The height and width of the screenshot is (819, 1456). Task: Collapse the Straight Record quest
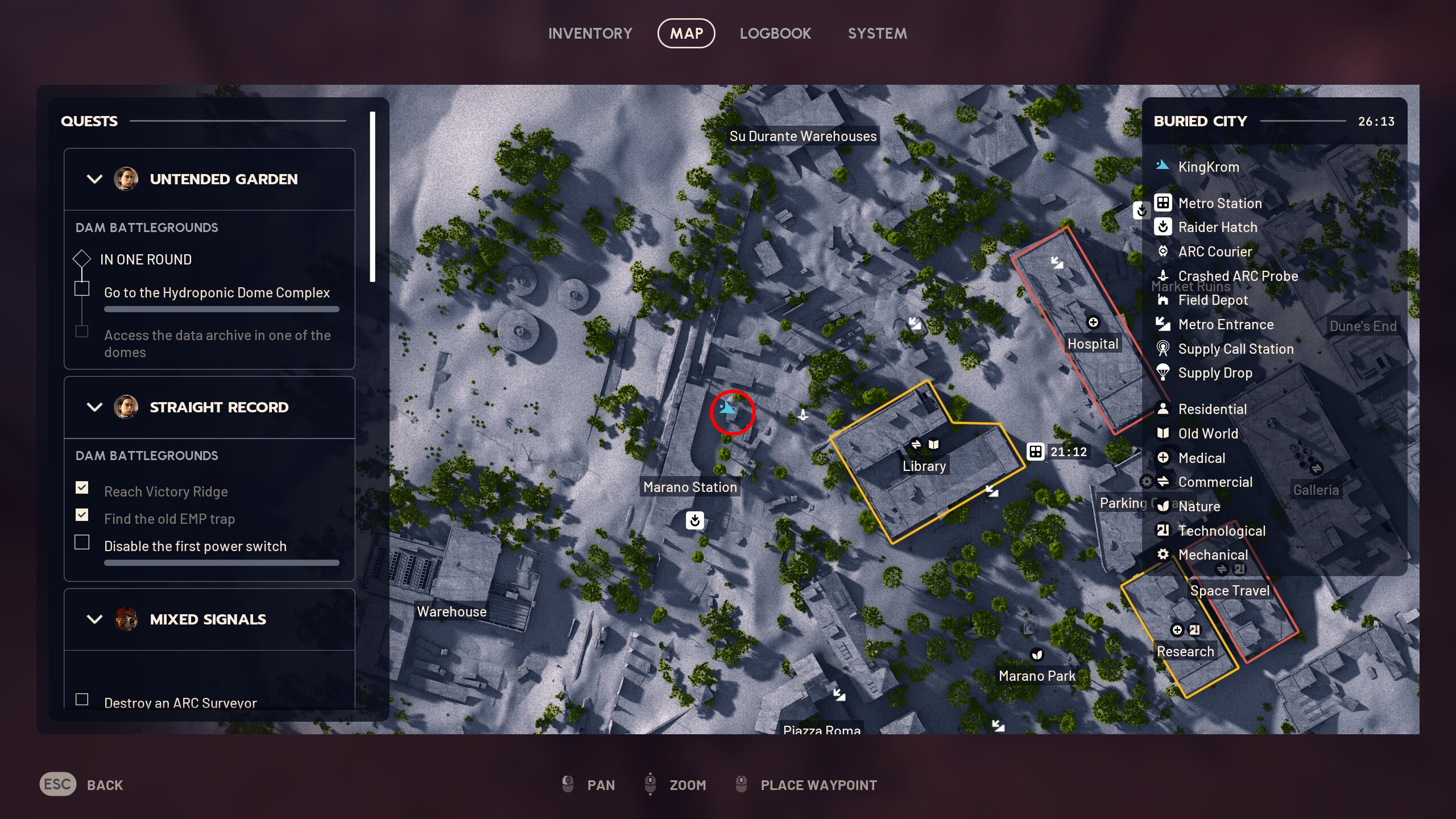(x=94, y=407)
